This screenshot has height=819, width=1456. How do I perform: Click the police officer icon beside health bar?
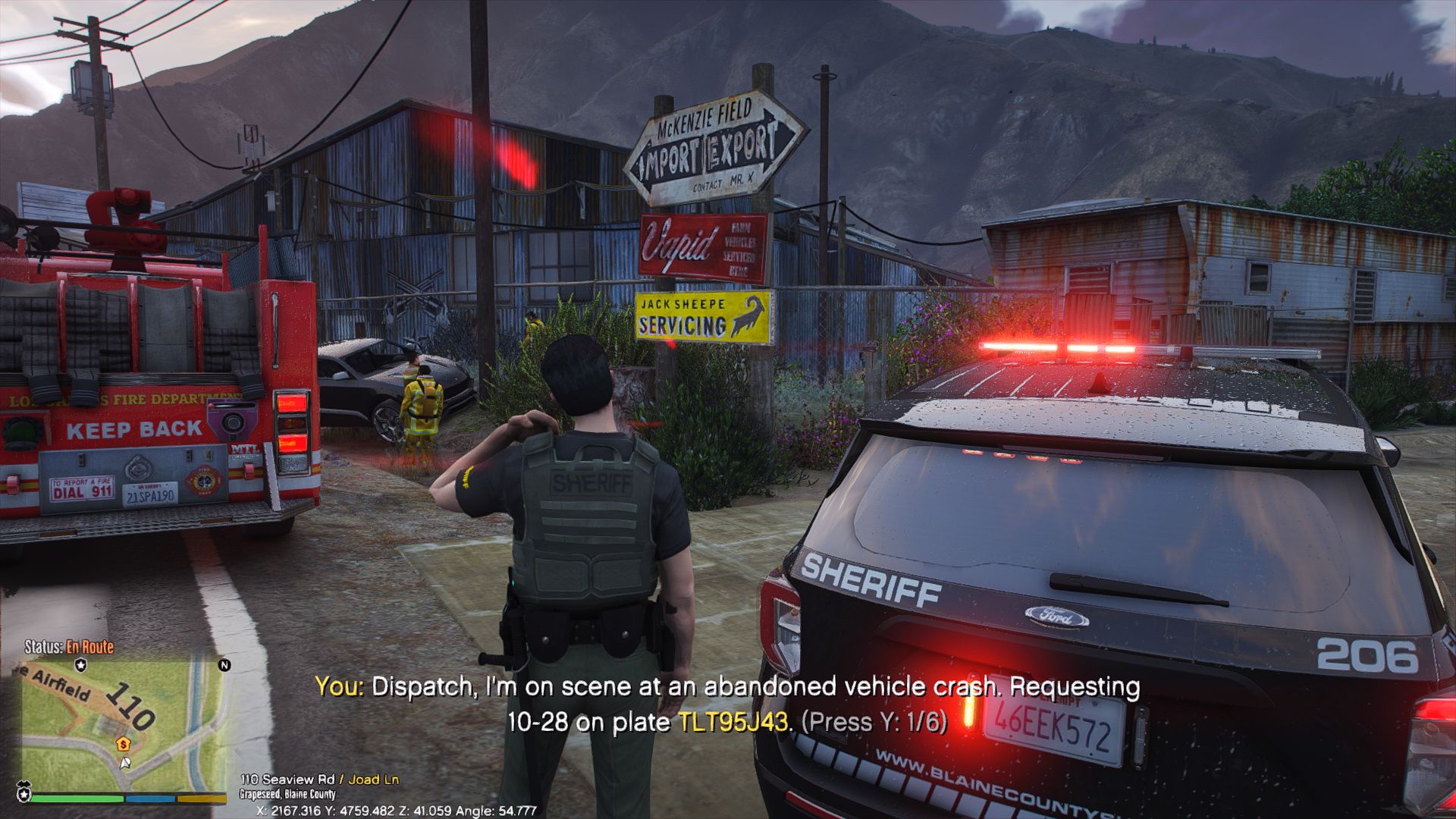click(x=24, y=792)
